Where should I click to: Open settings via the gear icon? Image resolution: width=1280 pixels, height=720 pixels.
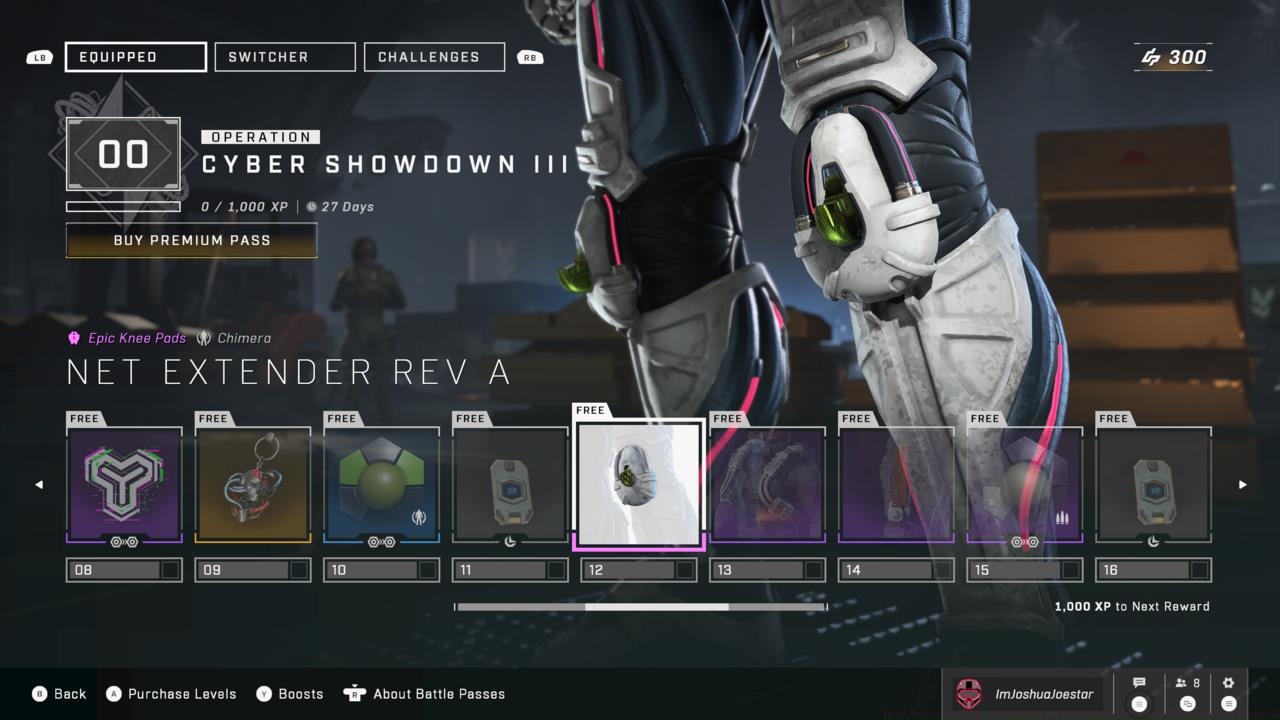click(1229, 693)
